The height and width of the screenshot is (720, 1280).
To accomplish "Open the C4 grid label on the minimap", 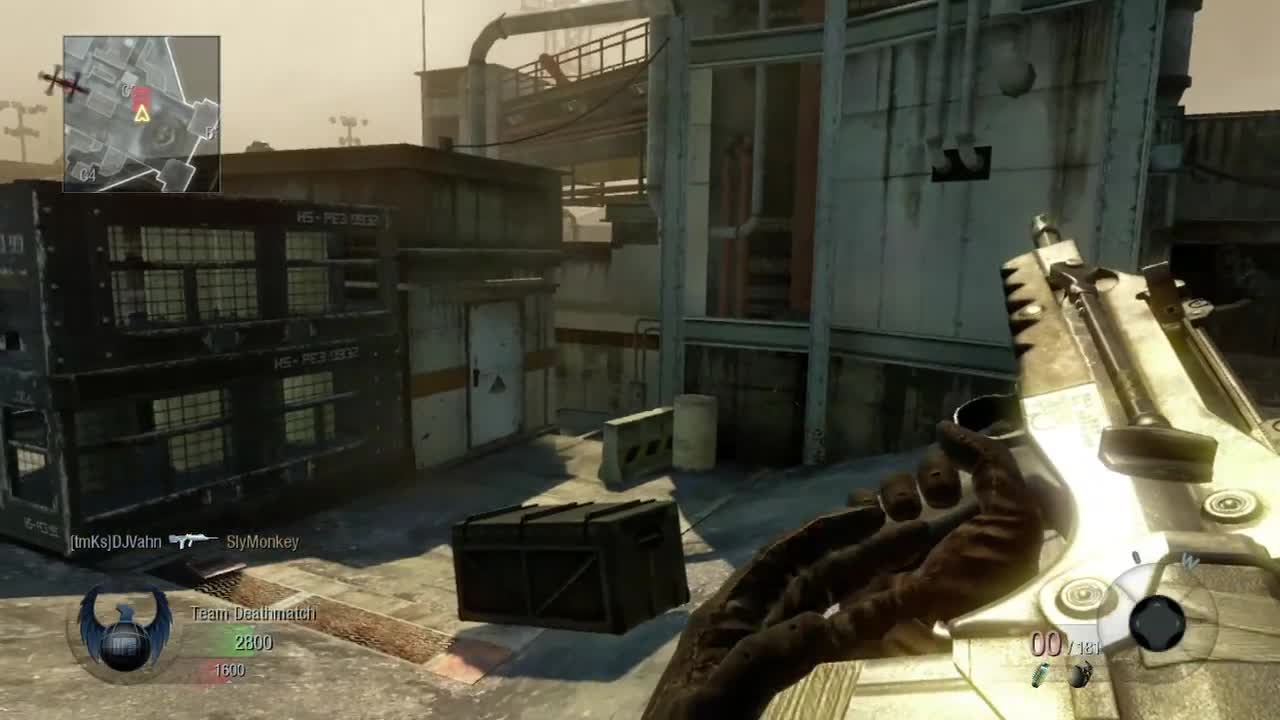I will (x=87, y=174).
